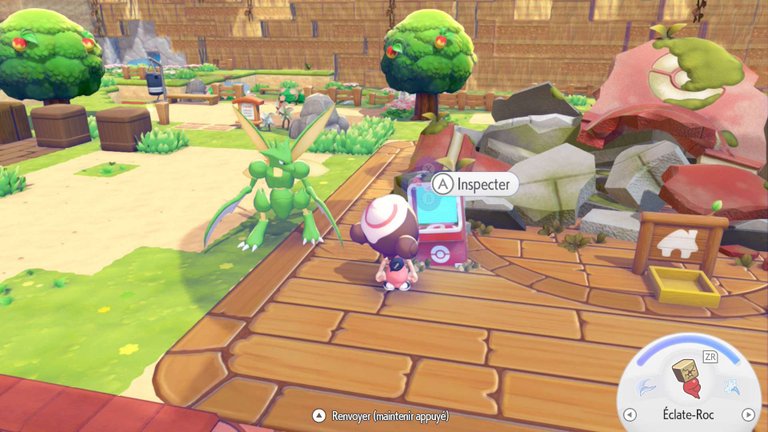Select the Éclate-Roc ability icon
This screenshot has width=768, height=432.
(688, 382)
